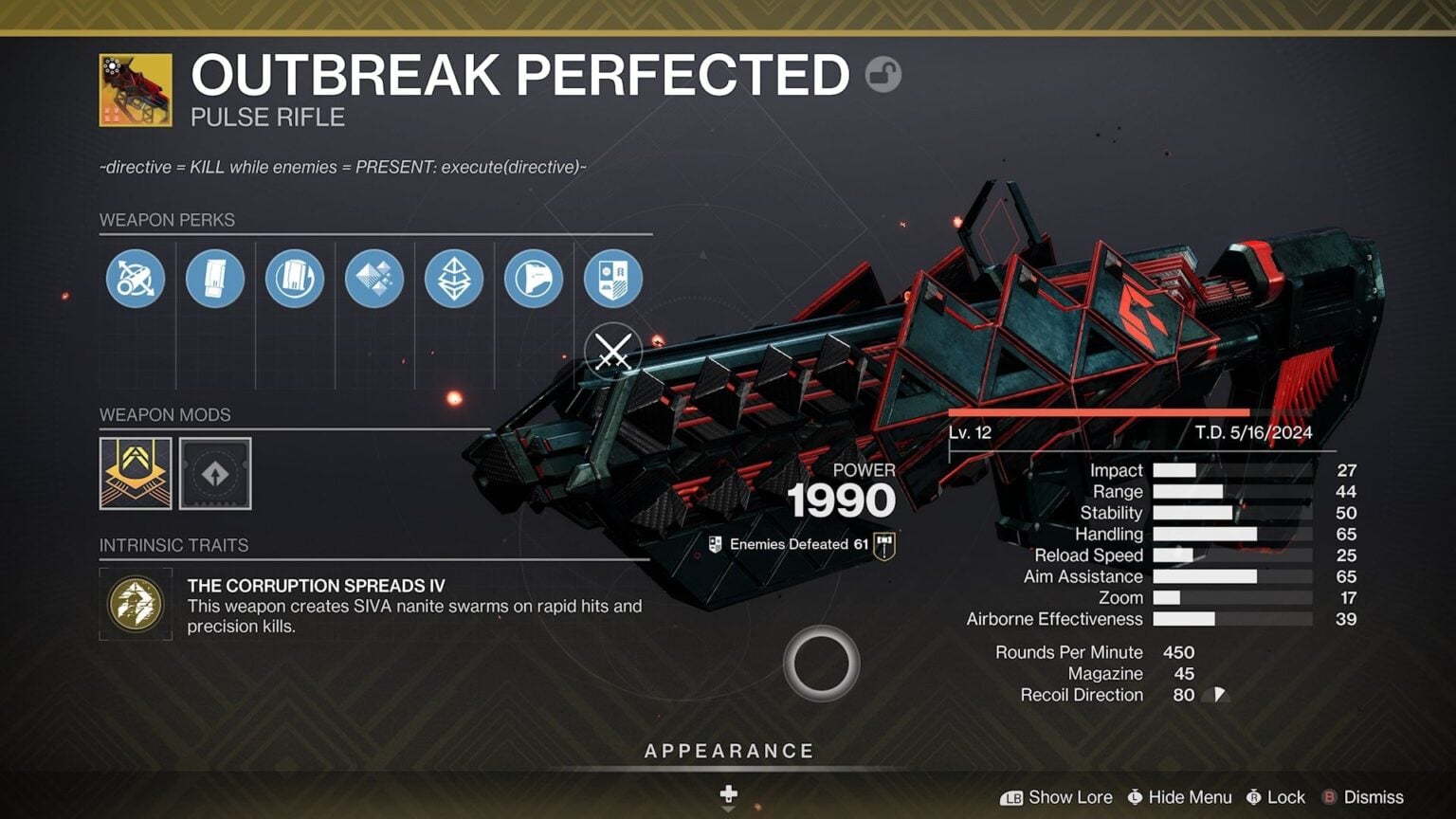Viewport: 1456px width, 819px height.
Task: Inspect the layered pyramid trait perk
Action: click(x=453, y=278)
